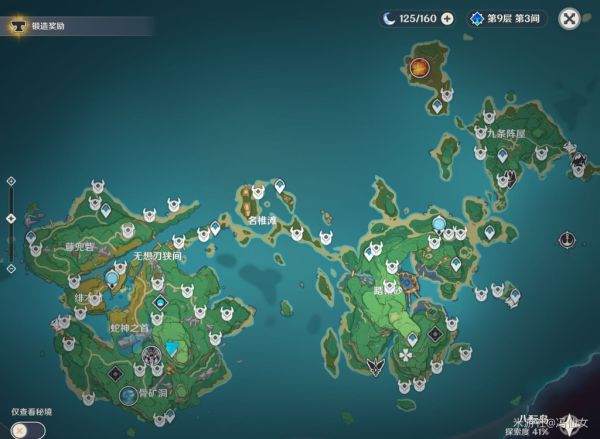Image resolution: width=600 pixels, height=439 pixels.
Task: Add resin with the plus button
Action: [447, 18]
